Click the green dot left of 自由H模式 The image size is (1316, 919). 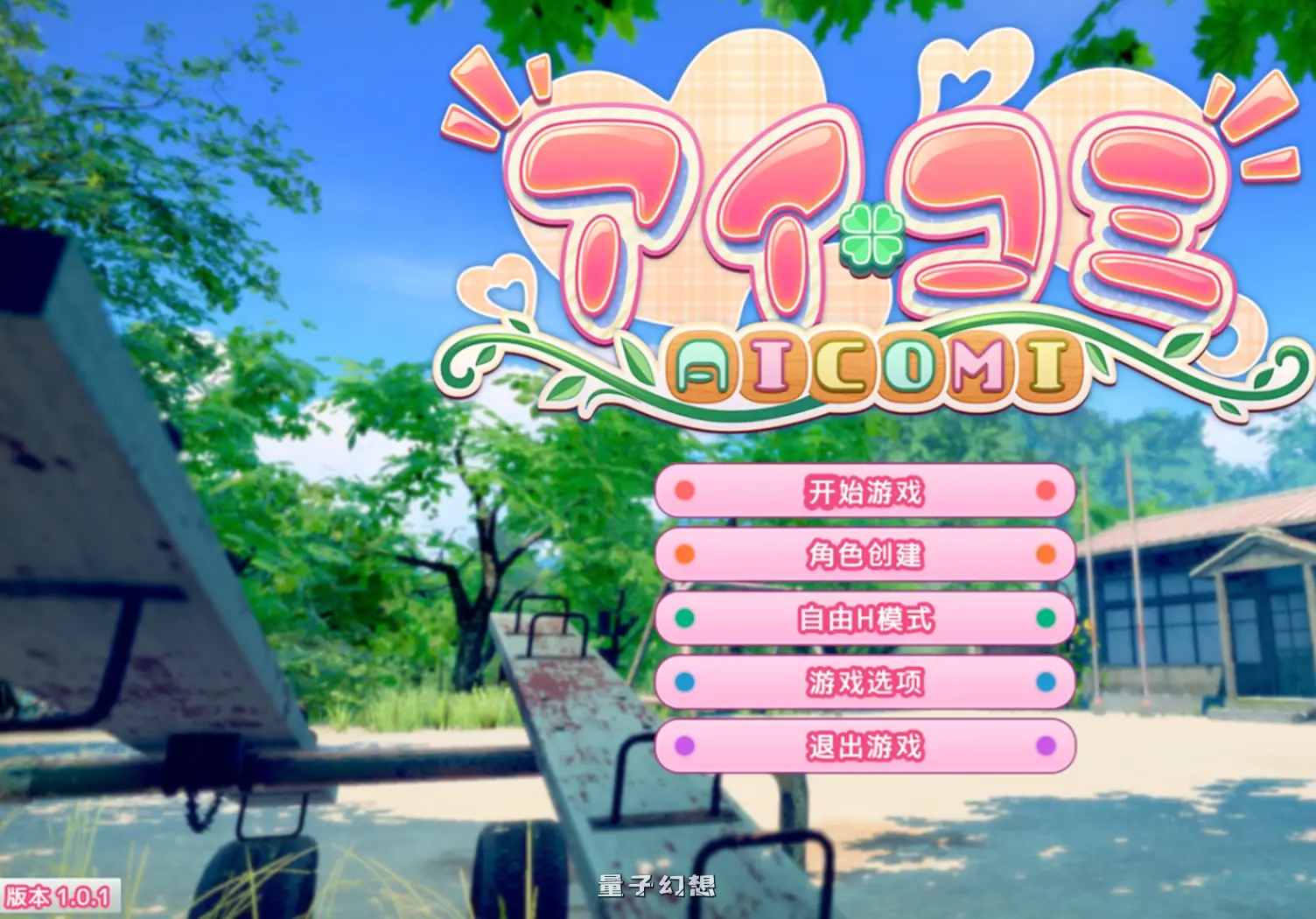tap(685, 618)
